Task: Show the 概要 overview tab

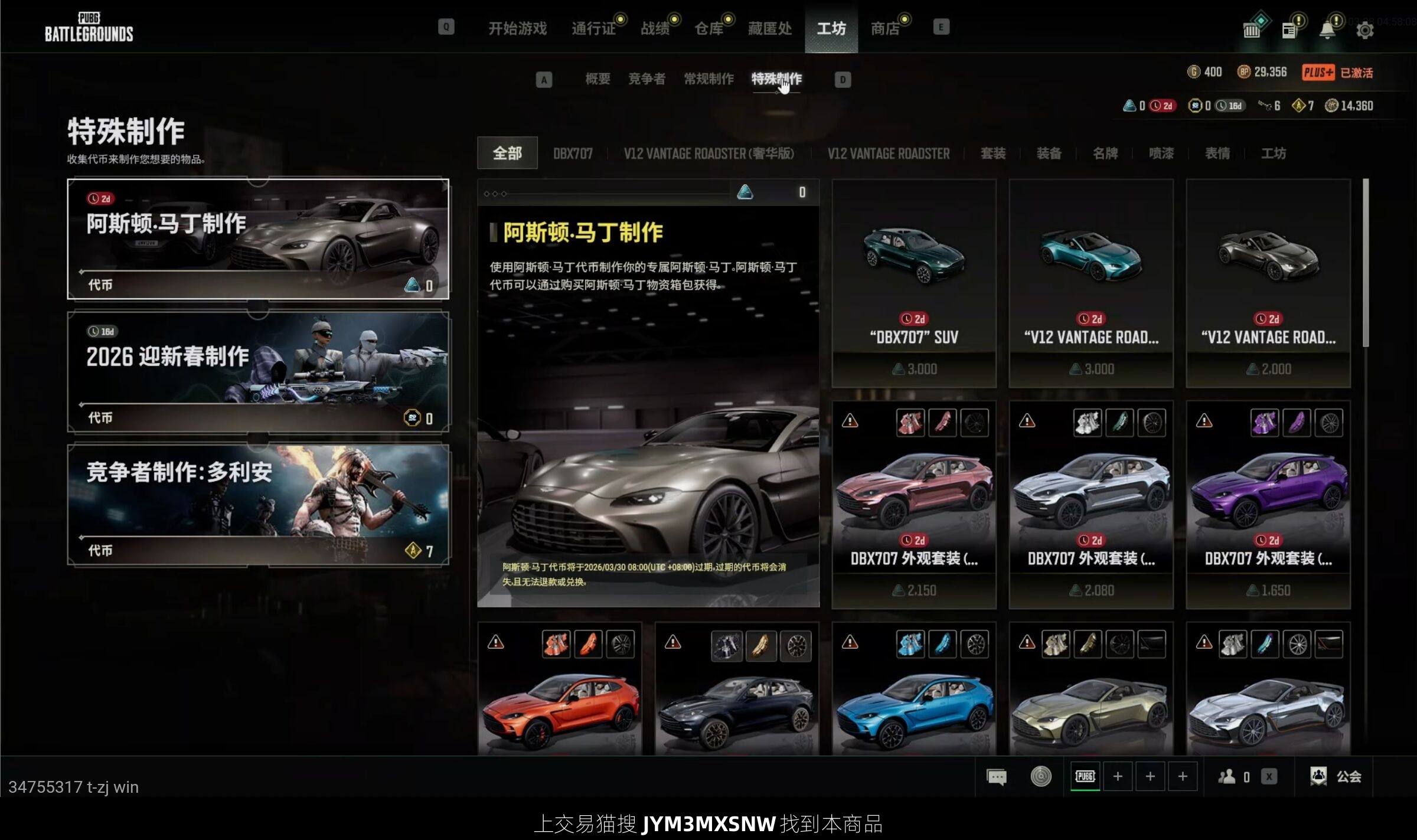Action: [598, 79]
